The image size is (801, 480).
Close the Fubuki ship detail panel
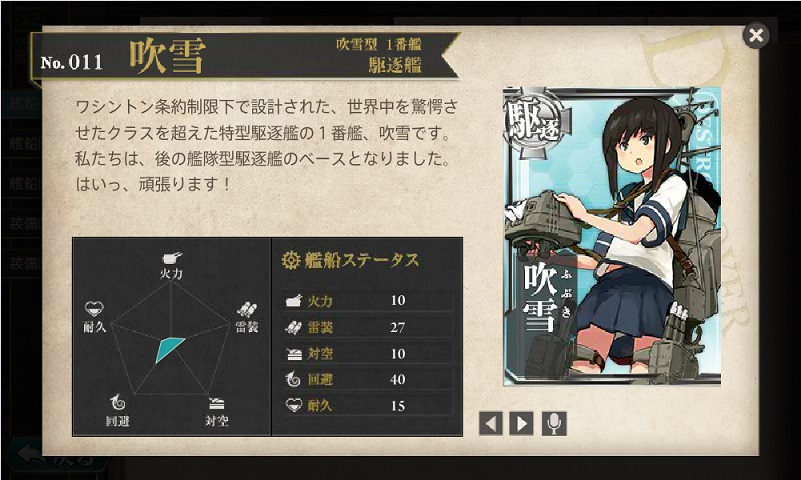[756, 36]
